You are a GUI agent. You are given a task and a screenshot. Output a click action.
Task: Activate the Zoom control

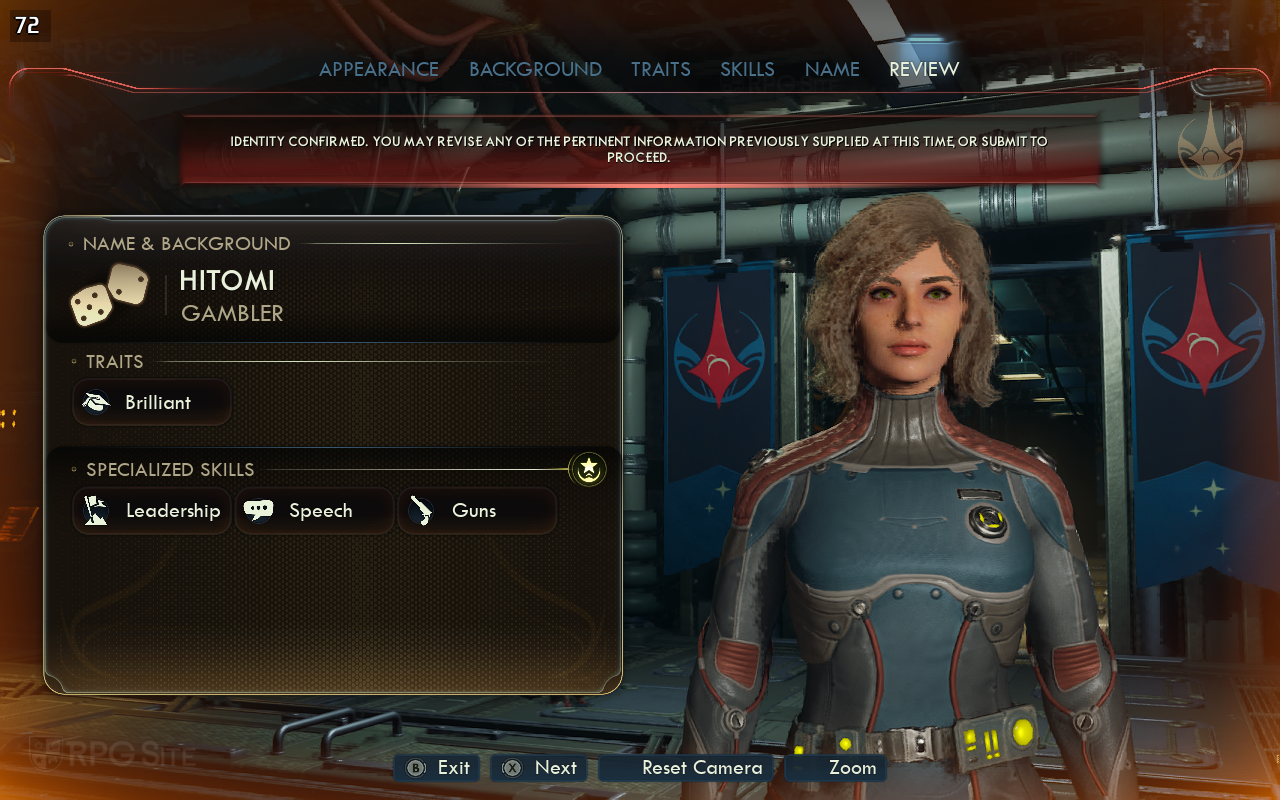pos(837,768)
